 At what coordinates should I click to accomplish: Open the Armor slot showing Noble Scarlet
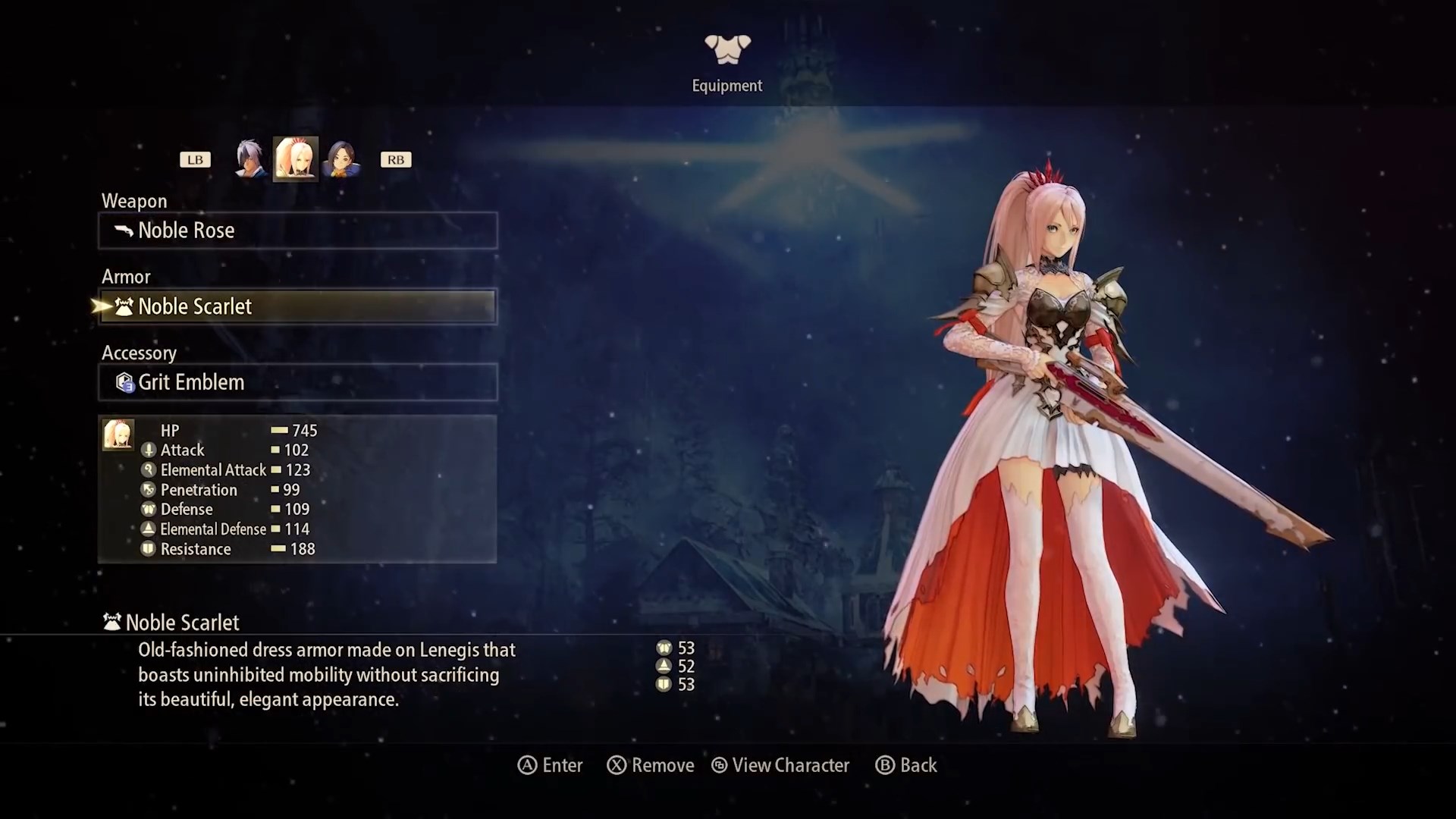click(297, 306)
